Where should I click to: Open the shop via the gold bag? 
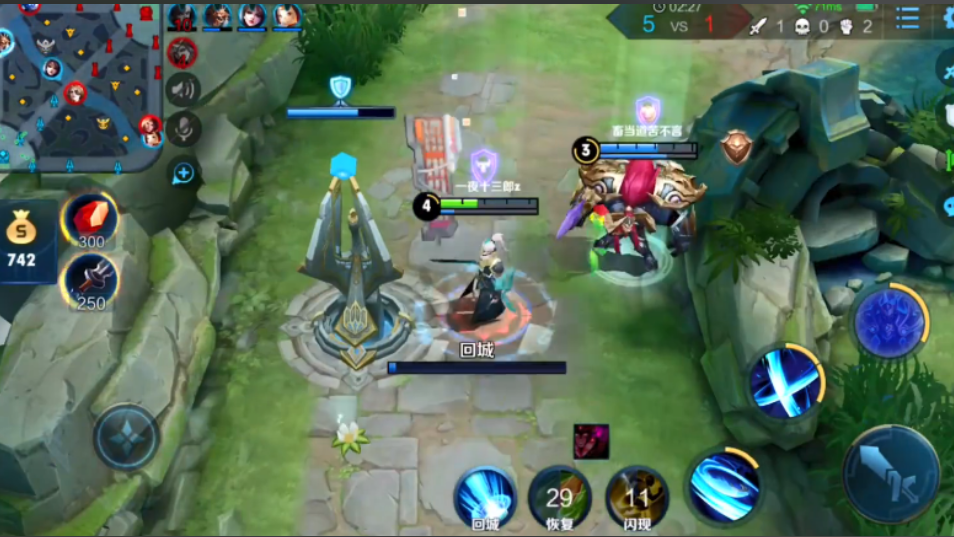(x=21, y=240)
